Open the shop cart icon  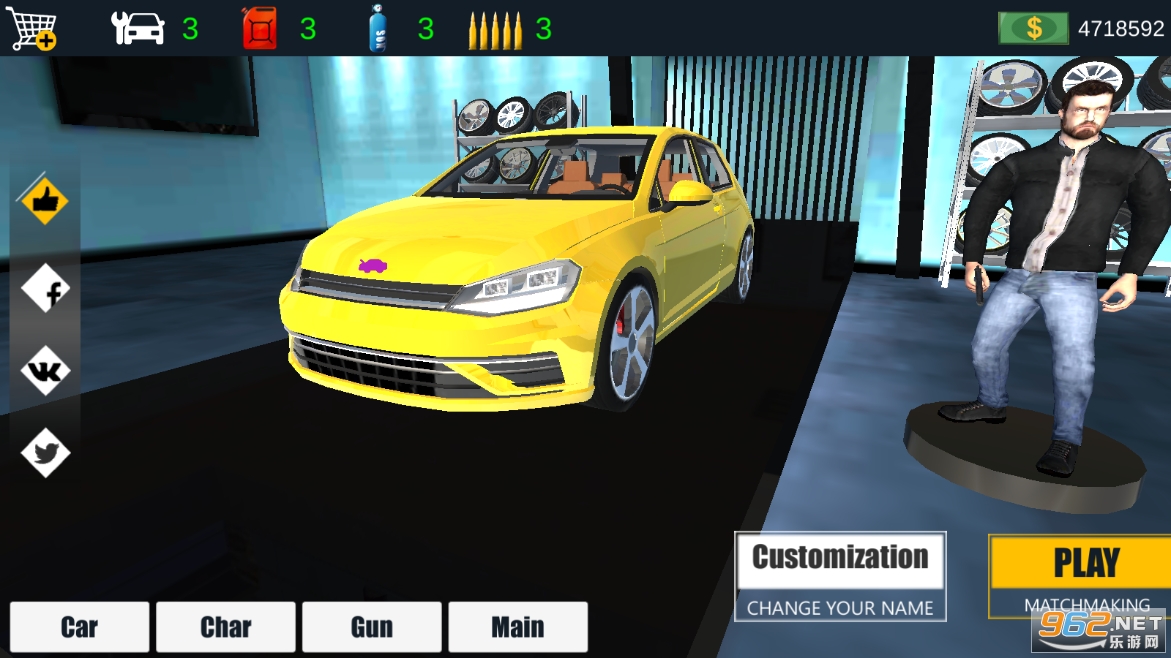click(x=31, y=28)
